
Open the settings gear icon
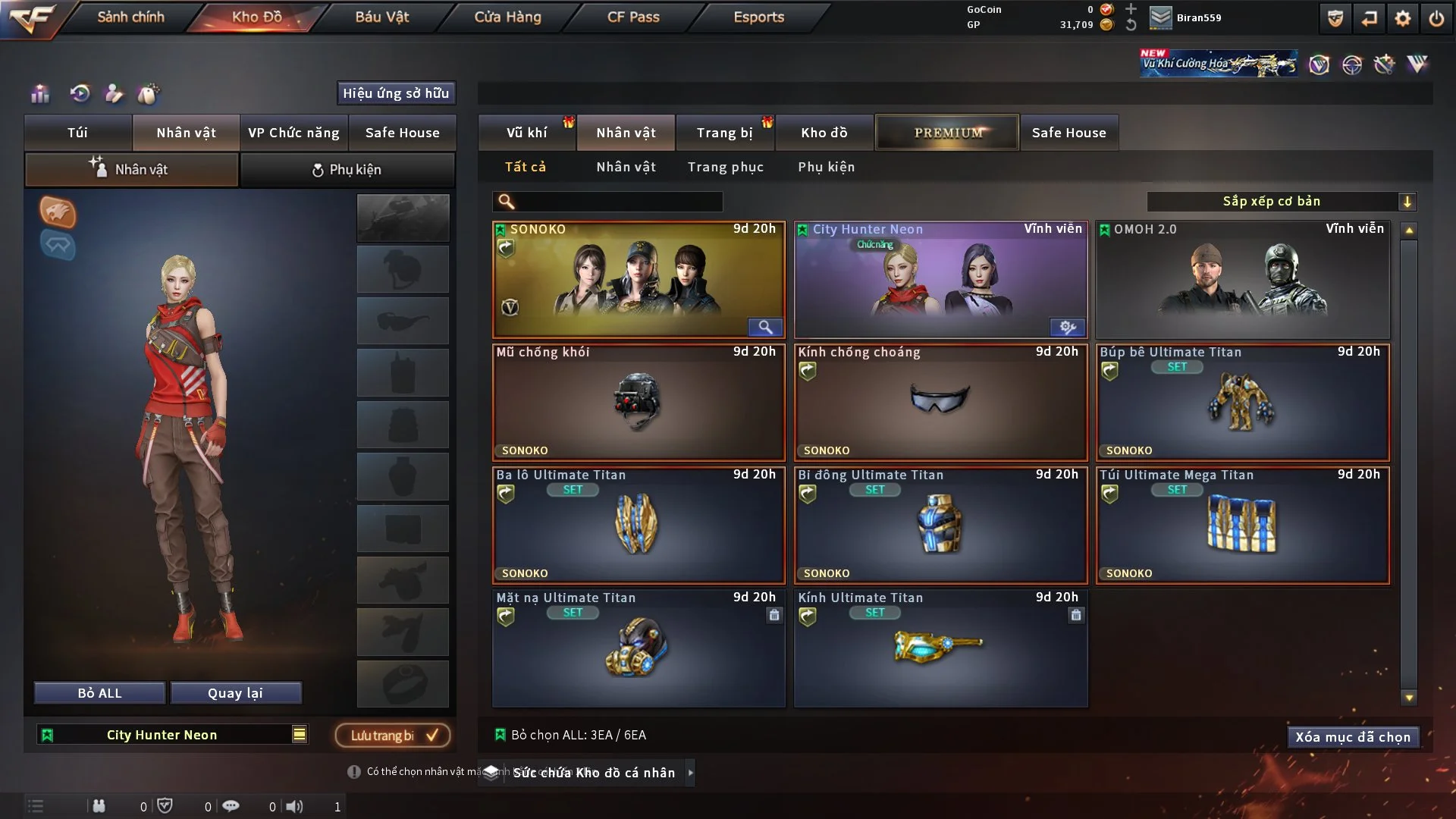[1403, 18]
